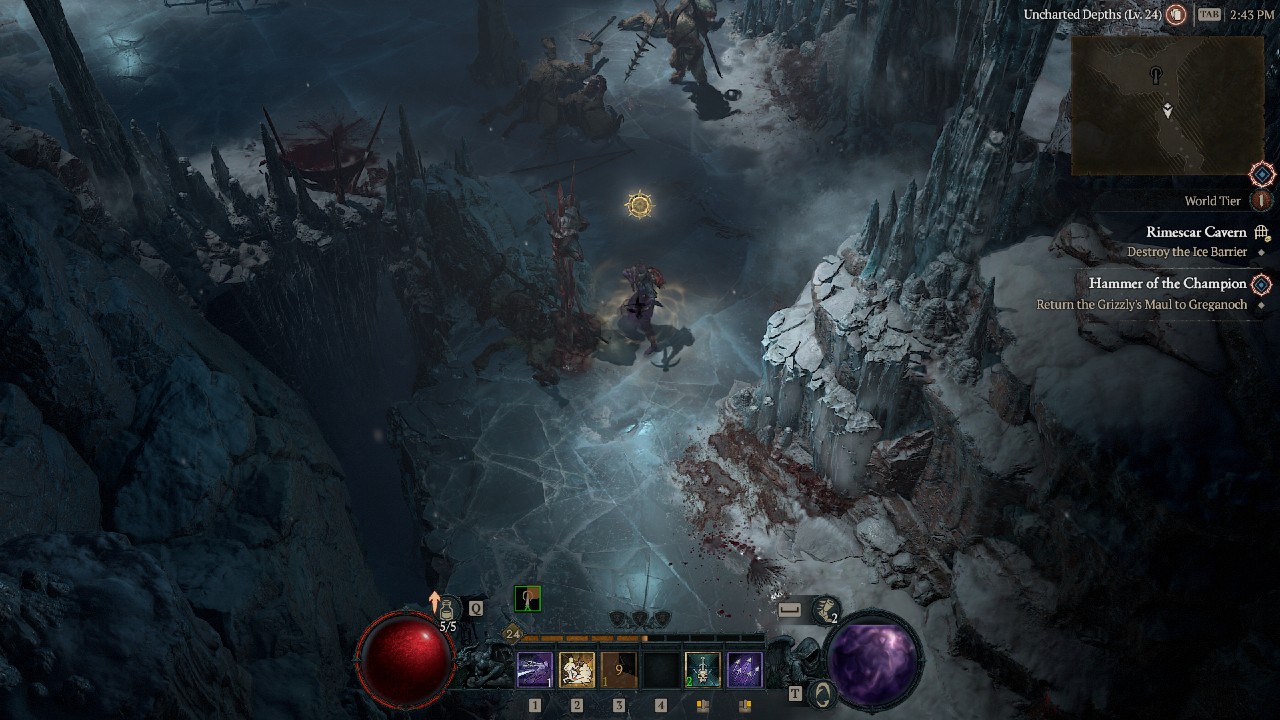Click the green buff icon above the skill bar
The image size is (1280, 720).
click(527, 599)
